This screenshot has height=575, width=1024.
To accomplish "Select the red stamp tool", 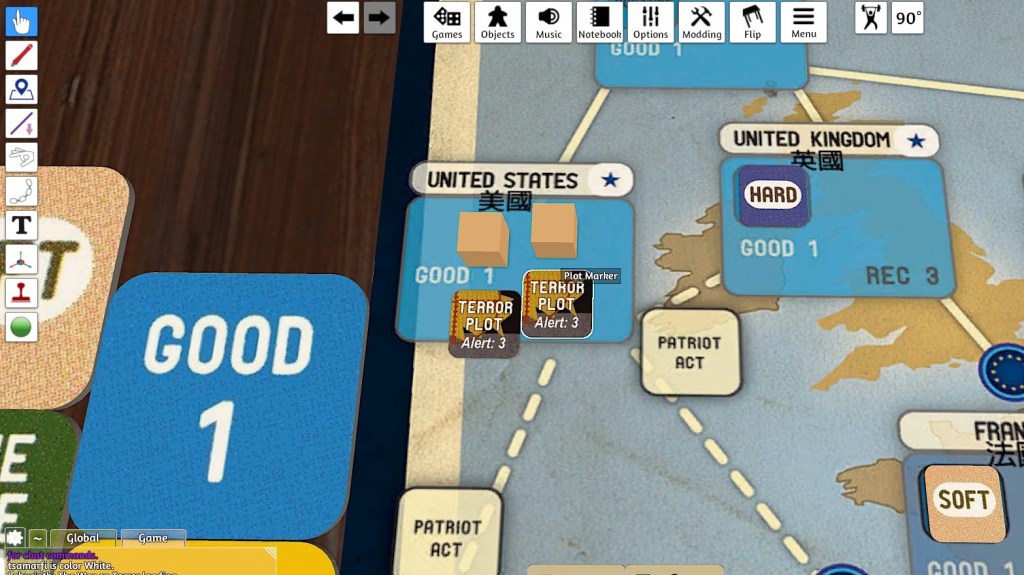I will click(21, 293).
